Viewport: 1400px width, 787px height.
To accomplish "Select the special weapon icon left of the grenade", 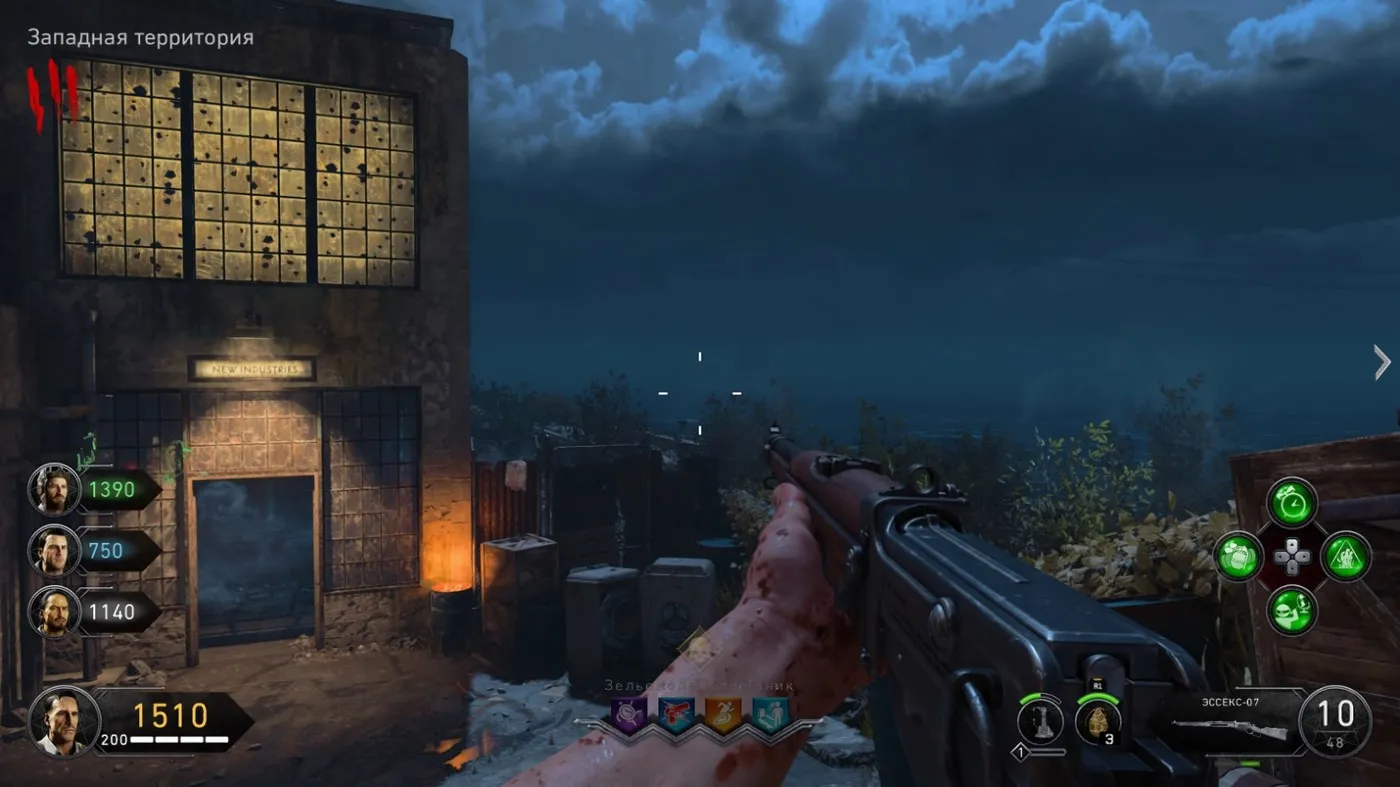I will tap(1040, 721).
